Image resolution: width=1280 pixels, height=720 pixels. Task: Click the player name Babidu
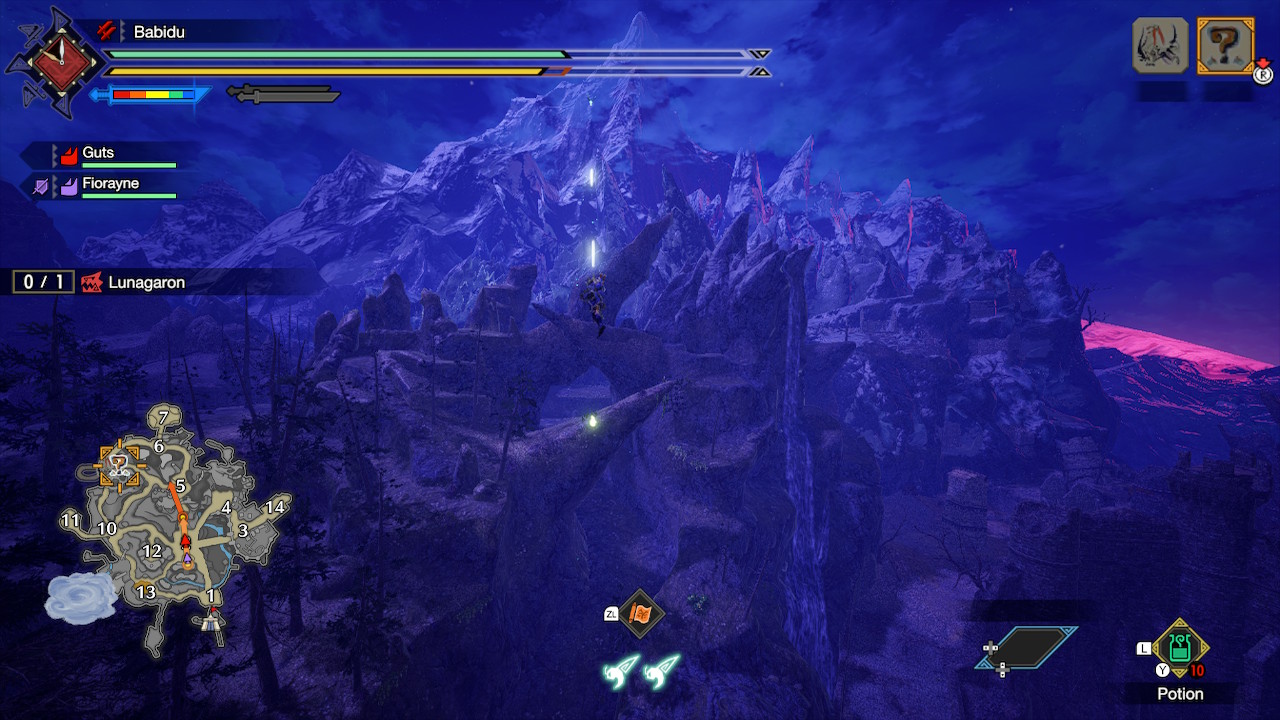click(x=159, y=32)
